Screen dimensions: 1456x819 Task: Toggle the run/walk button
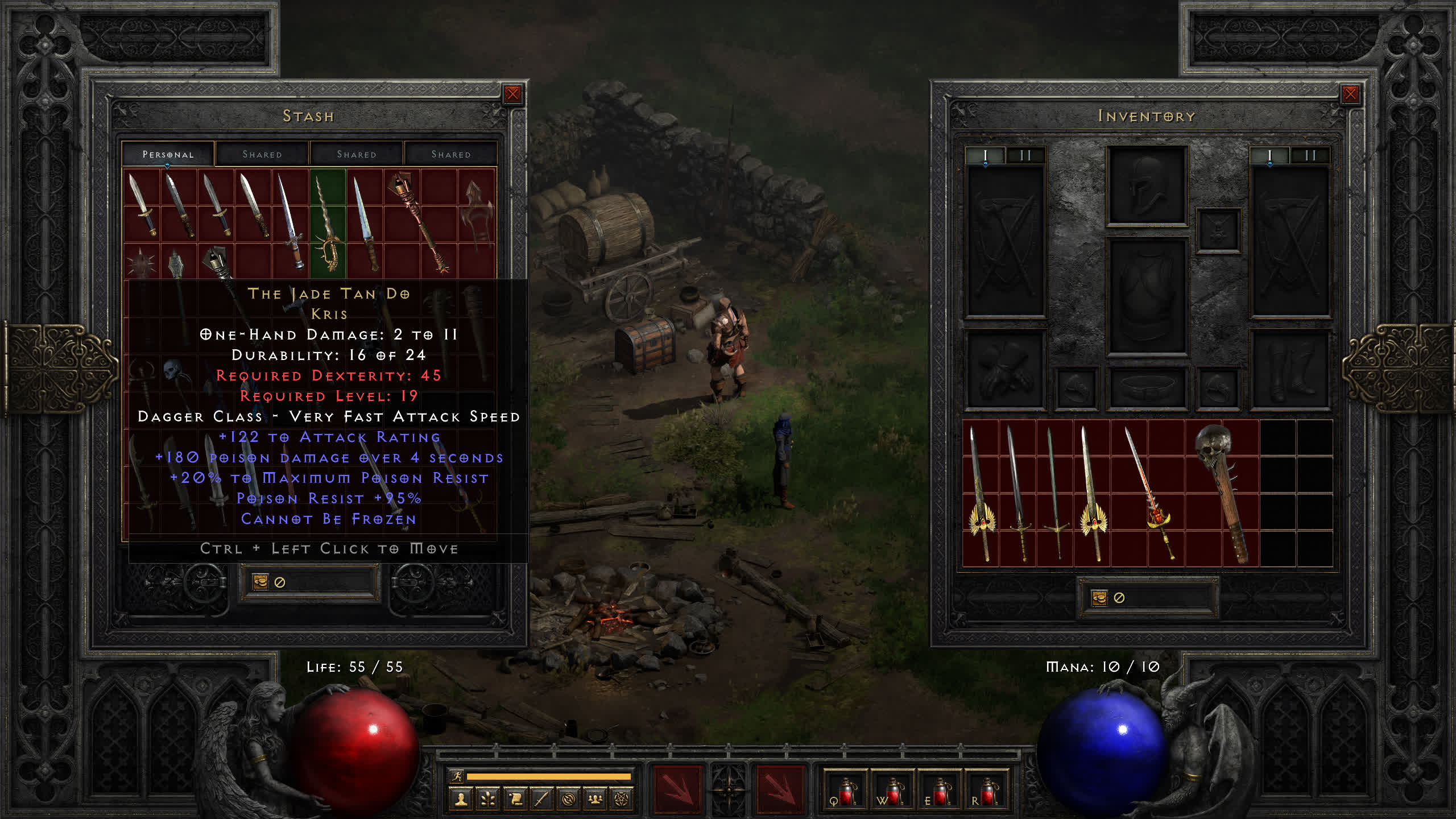click(x=457, y=776)
